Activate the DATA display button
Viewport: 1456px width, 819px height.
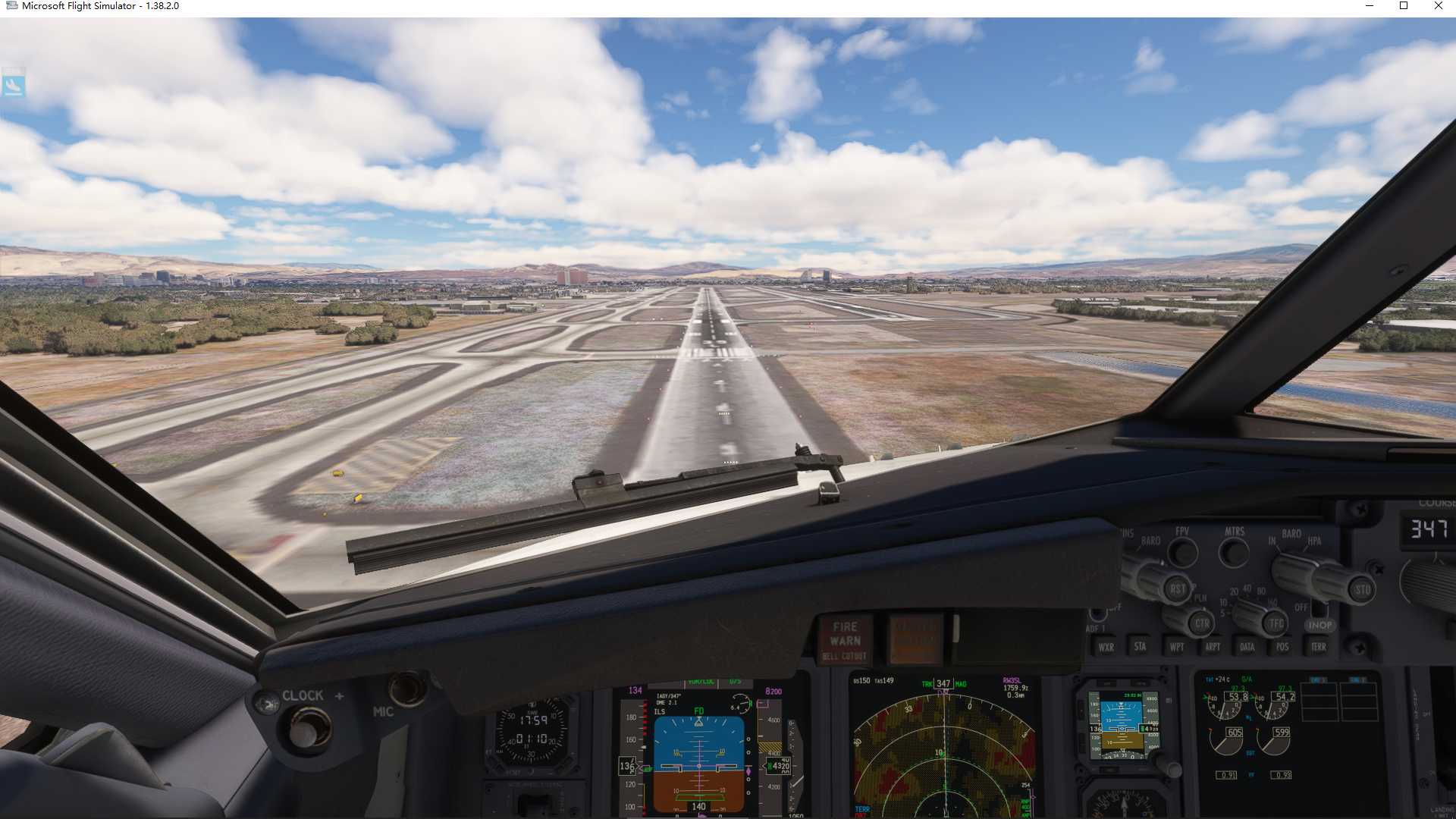point(1247,646)
